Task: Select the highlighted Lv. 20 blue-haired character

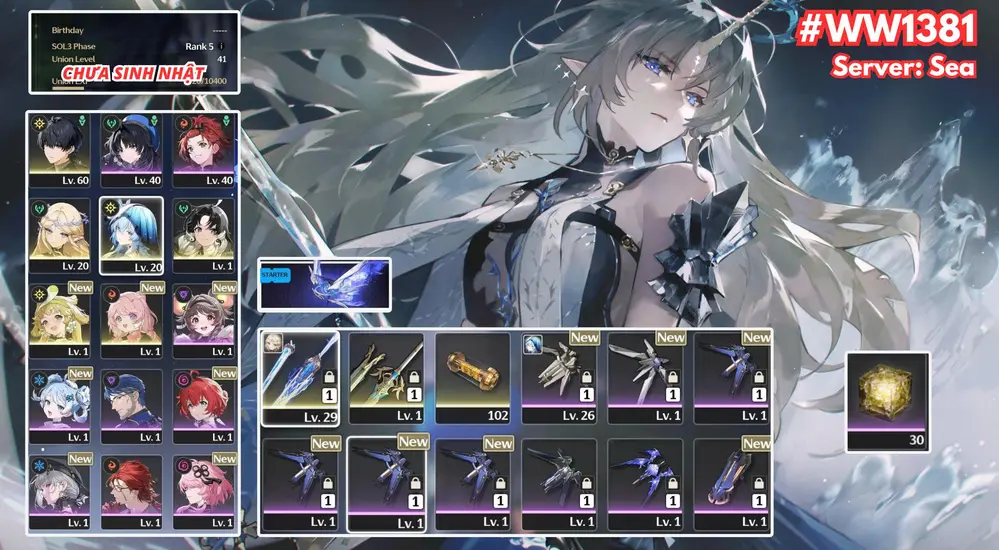Action: (x=133, y=233)
